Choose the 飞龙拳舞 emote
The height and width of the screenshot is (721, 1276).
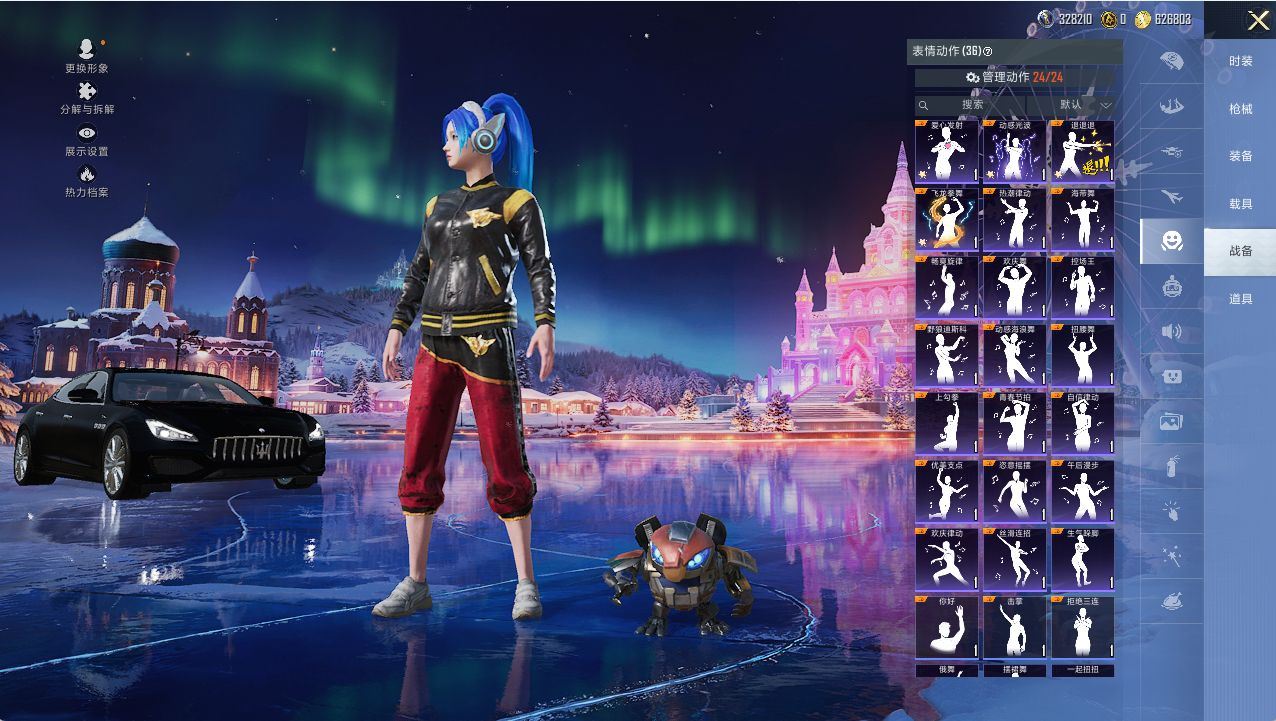946,219
